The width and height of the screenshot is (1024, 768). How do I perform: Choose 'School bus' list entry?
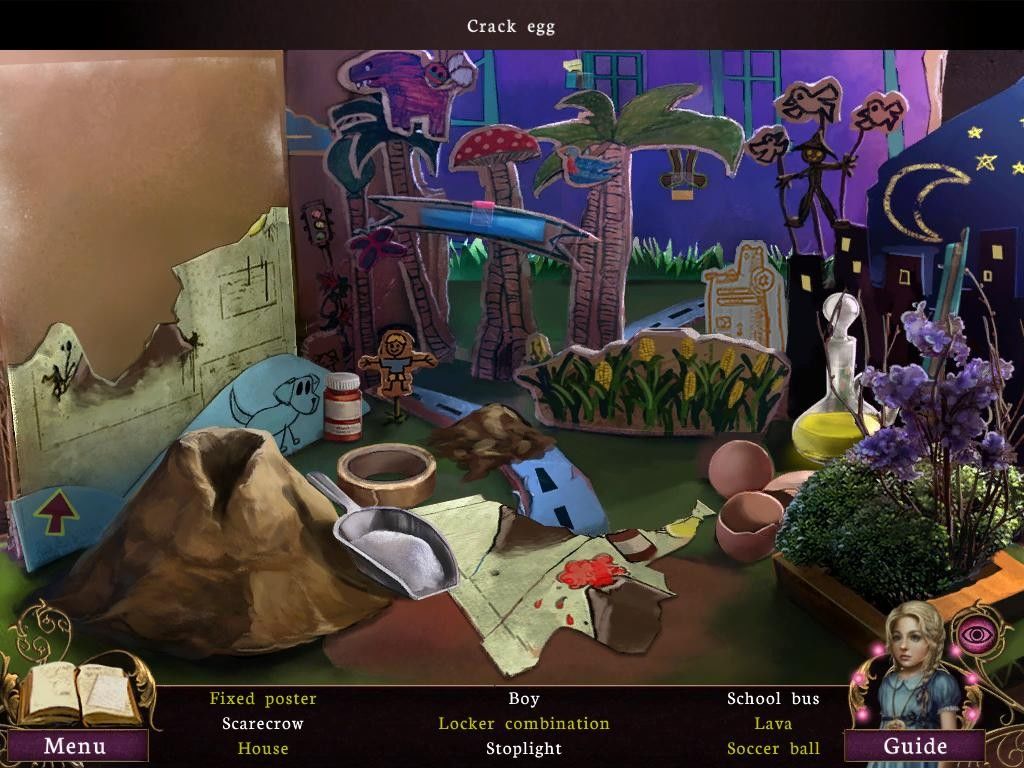pyautogui.click(x=773, y=699)
